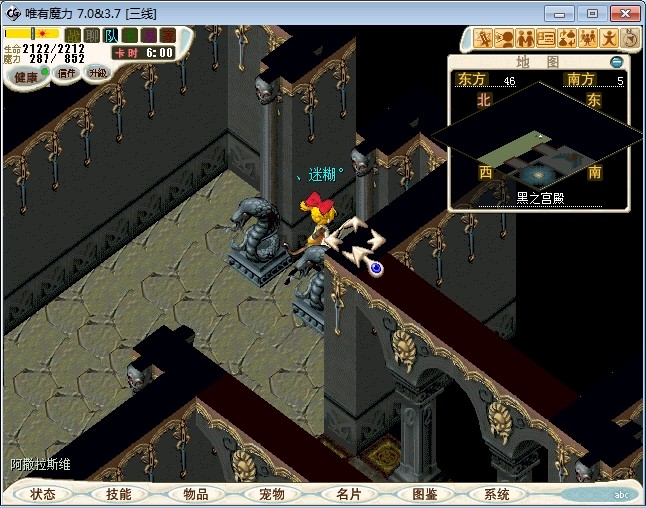Select the trade money-bag exchange icon
646x508 pixels.
[567, 39]
